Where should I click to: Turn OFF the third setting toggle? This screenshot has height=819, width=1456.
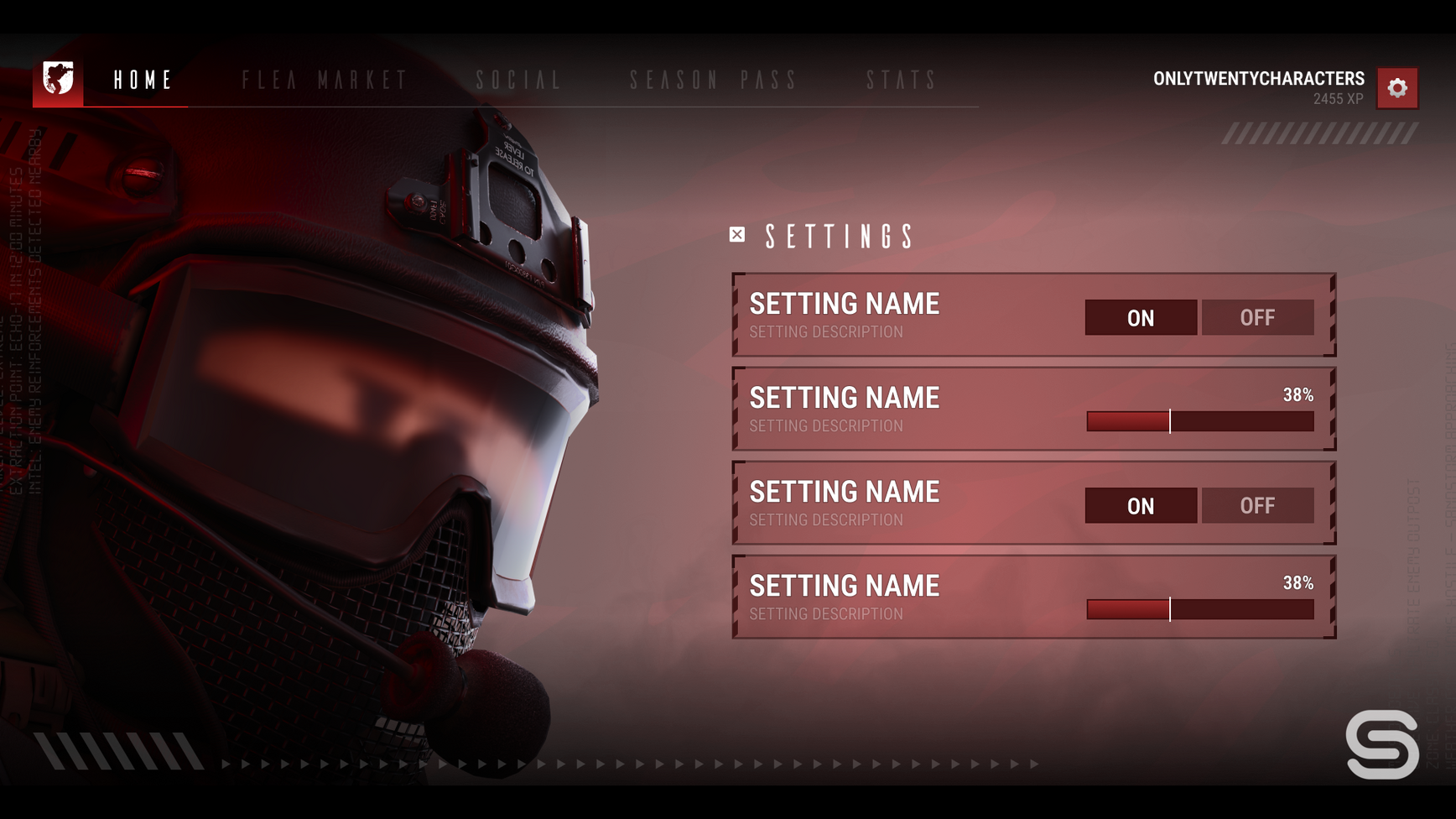point(1258,505)
